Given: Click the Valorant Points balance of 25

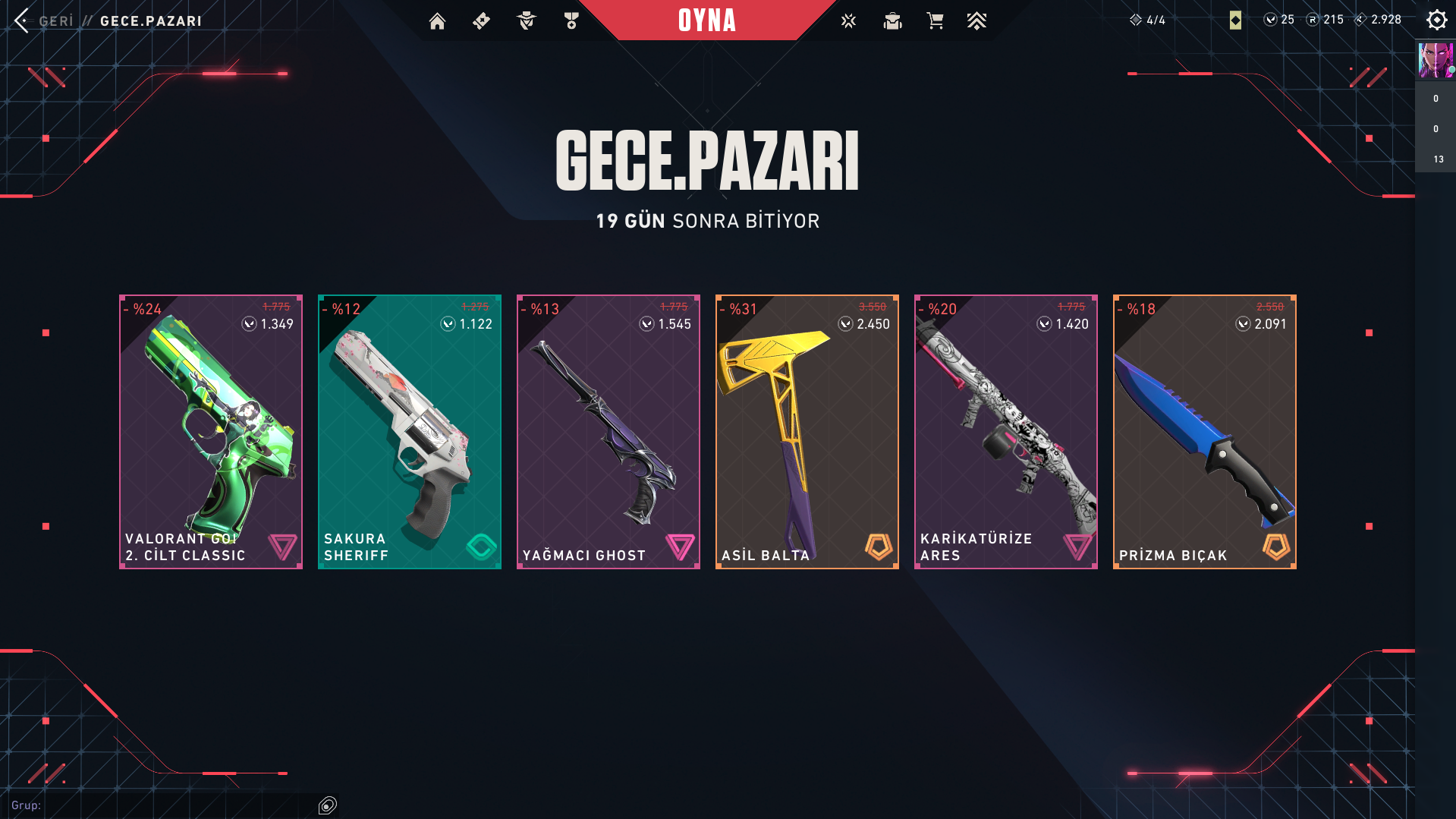Looking at the screenshot, I should [1279, 20].
